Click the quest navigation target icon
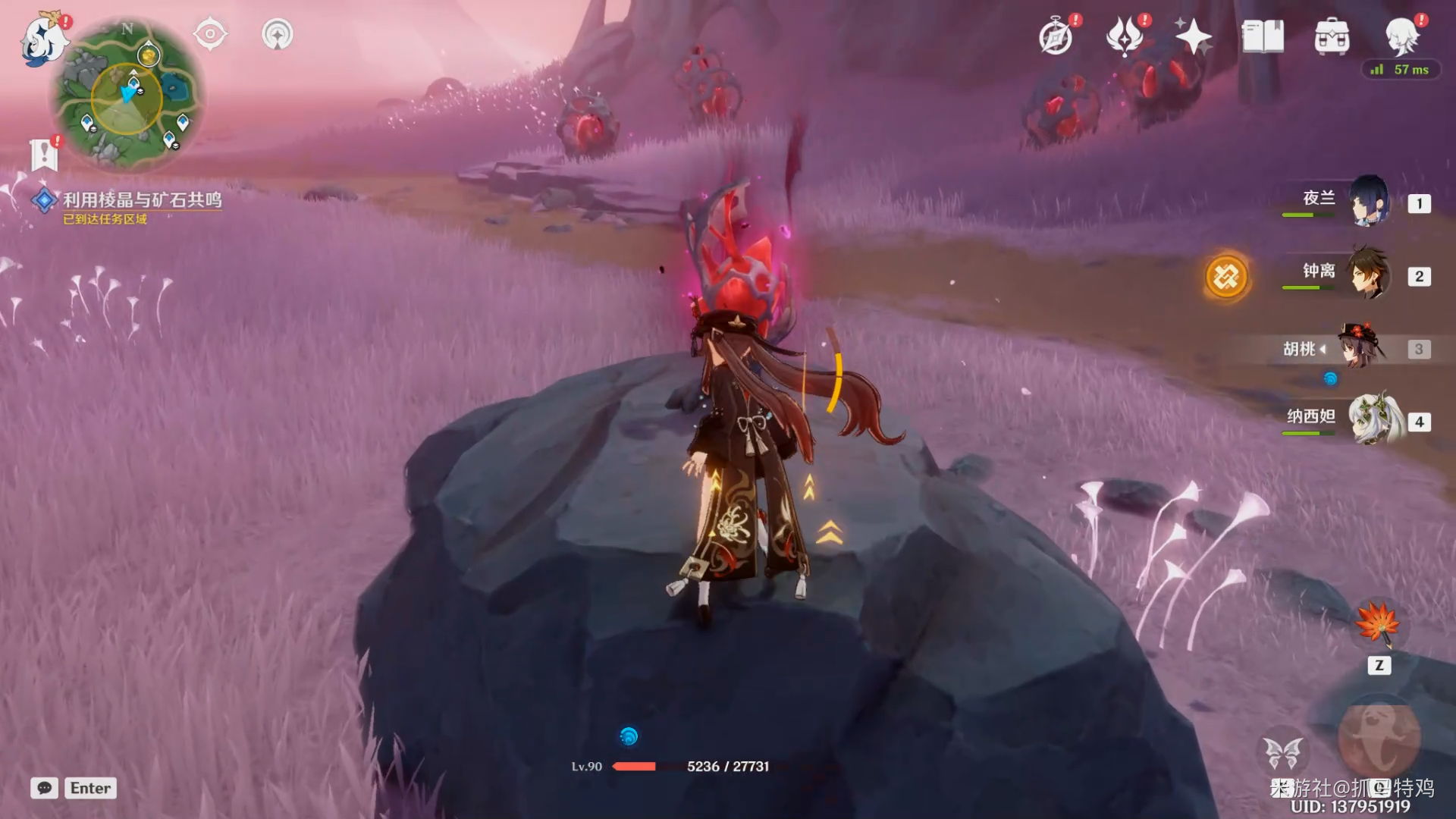1456x819 pixels. click(210, 34)
